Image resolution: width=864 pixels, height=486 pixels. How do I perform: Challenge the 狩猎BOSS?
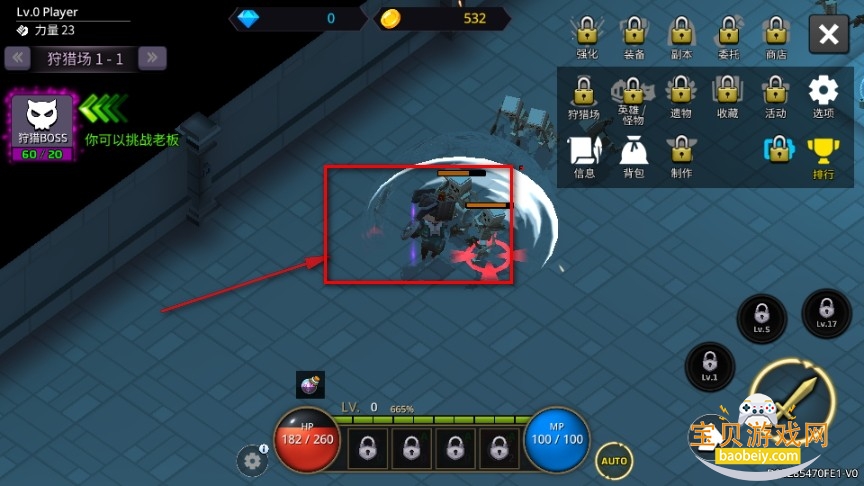[42, 126]
